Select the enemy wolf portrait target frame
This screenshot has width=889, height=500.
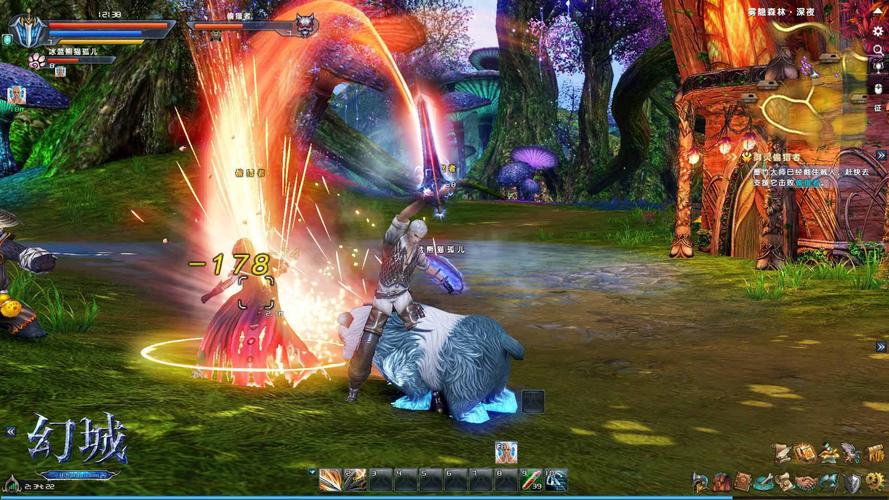[306, 25]
